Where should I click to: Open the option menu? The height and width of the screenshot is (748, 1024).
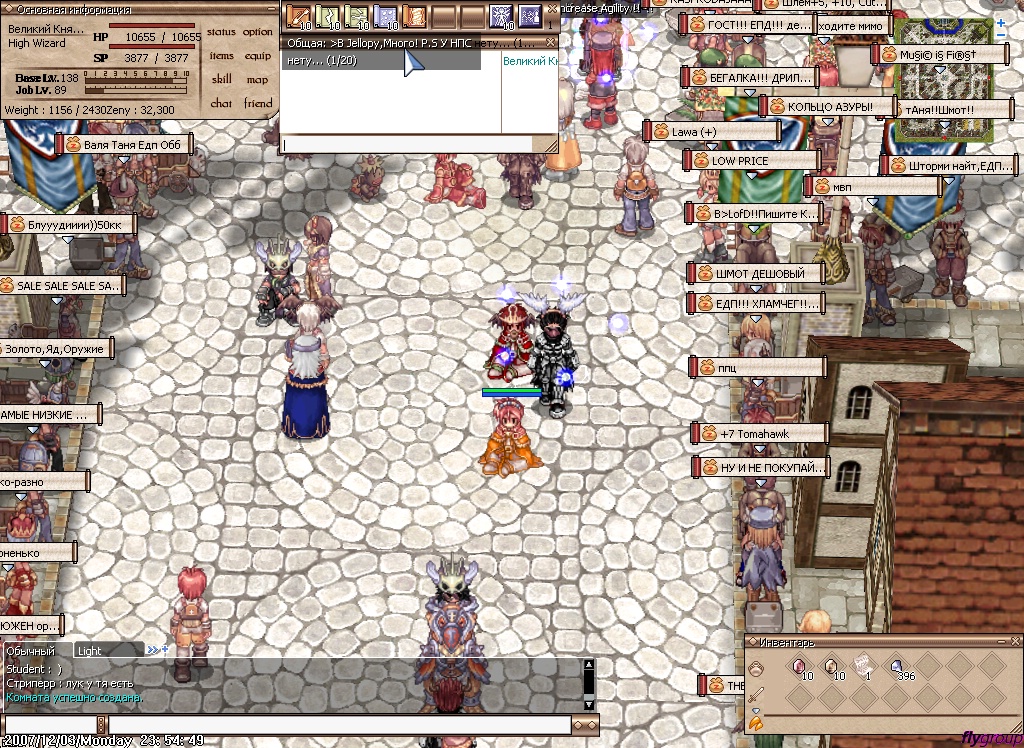point(257,33)
